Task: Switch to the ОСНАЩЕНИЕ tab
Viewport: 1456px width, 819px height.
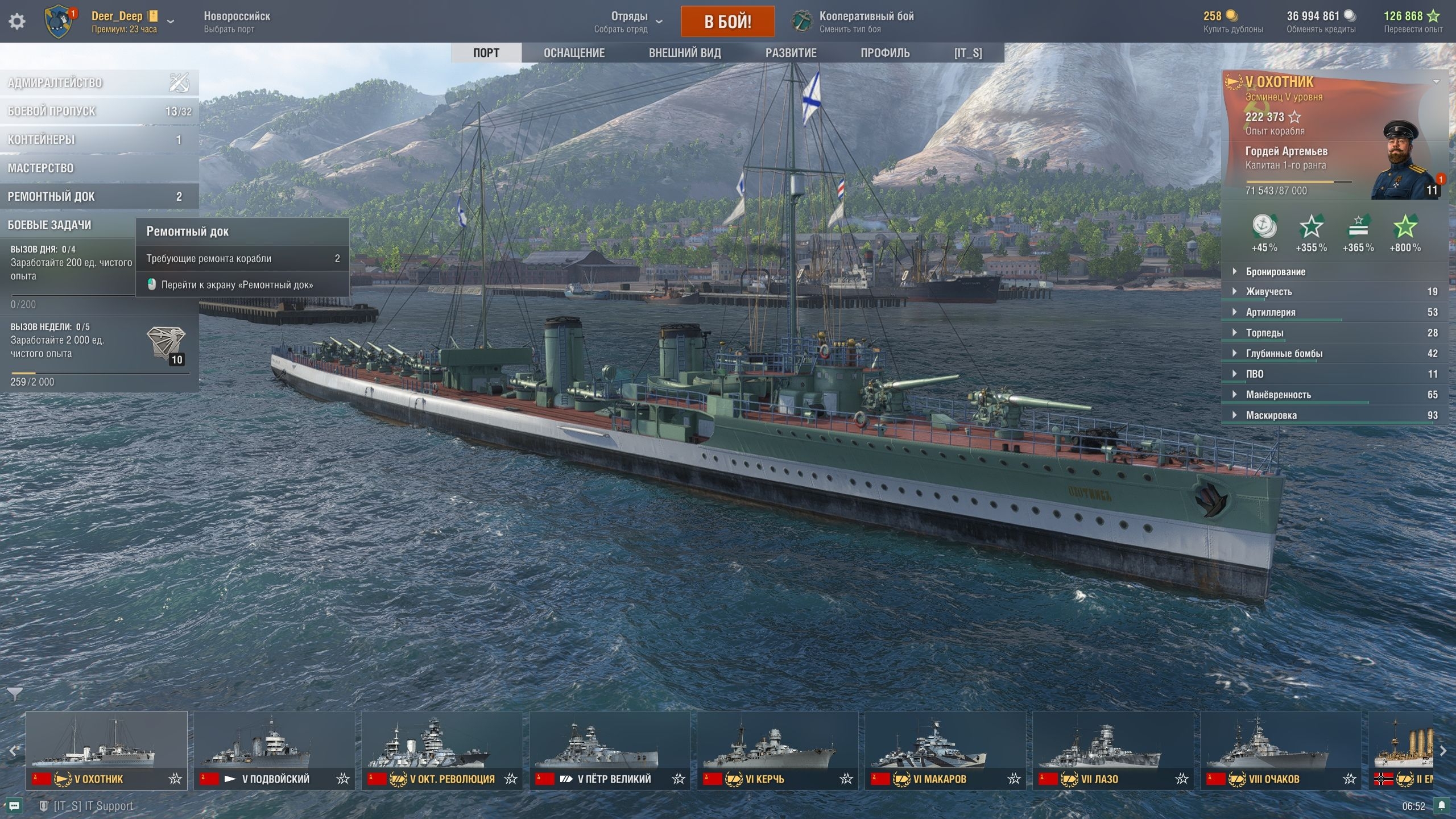Action: [574, 53]
